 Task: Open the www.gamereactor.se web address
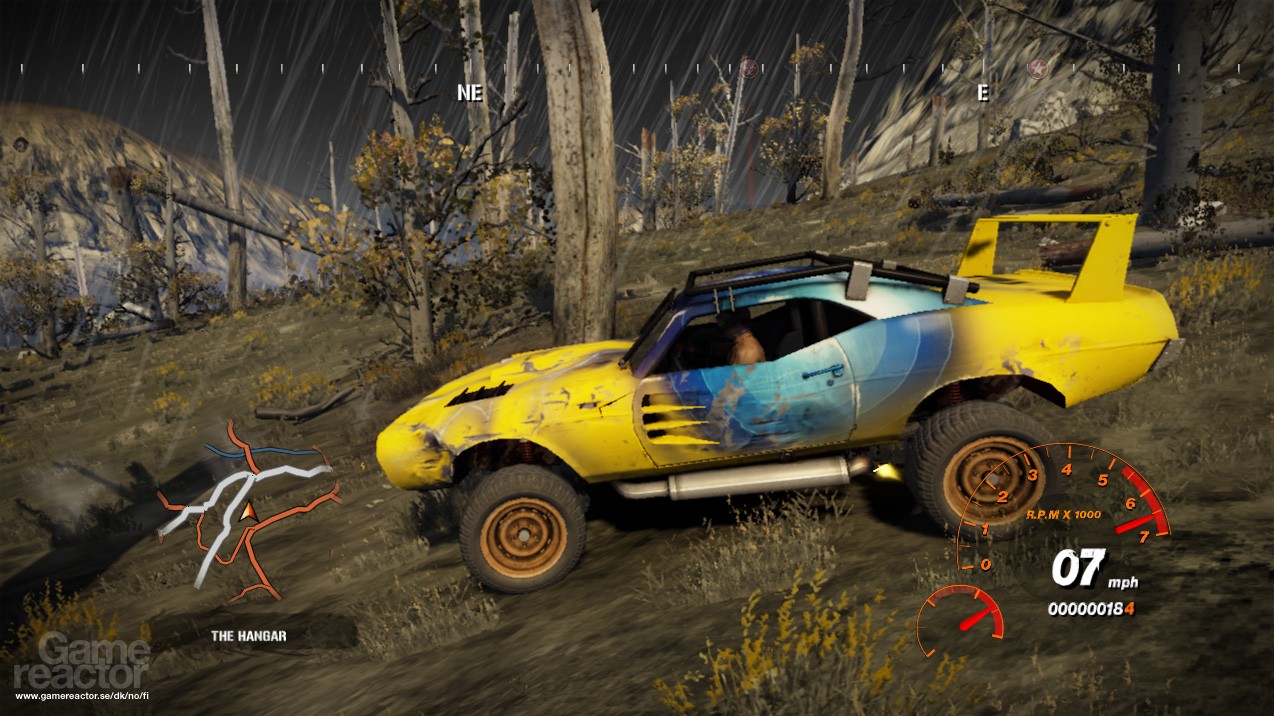coord(82,695)
